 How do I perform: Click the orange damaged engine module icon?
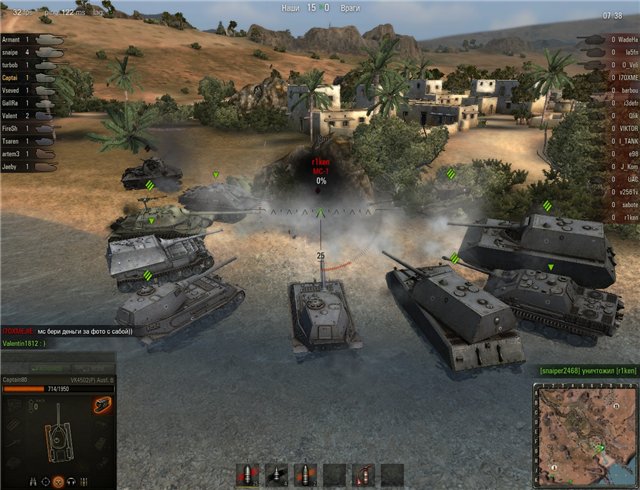[100, 405]
